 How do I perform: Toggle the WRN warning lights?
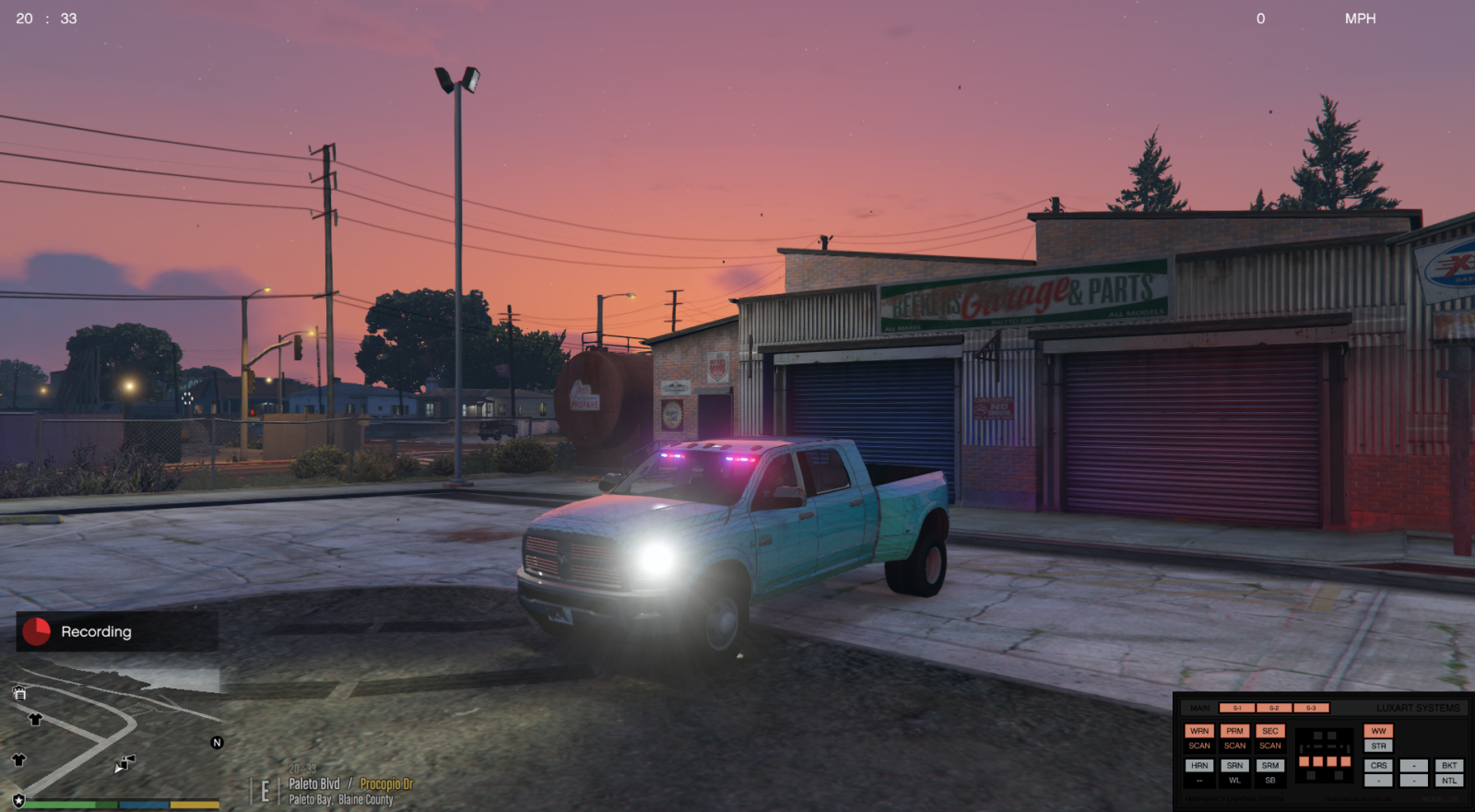click(1199, 731)
